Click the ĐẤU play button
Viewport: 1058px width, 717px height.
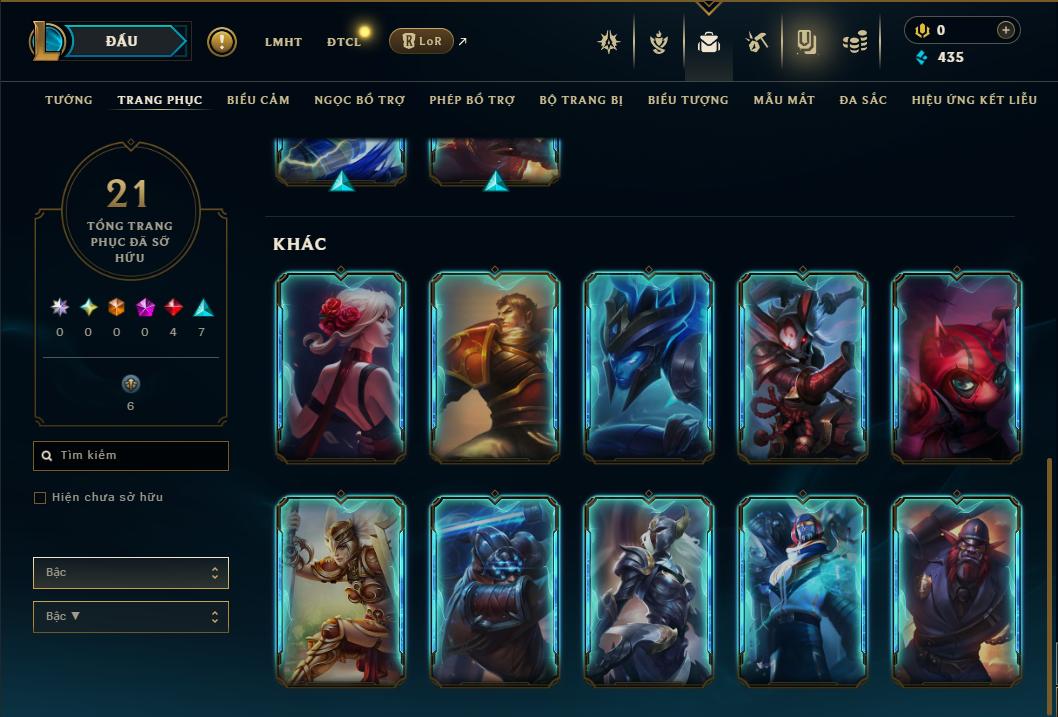point(122,41)
